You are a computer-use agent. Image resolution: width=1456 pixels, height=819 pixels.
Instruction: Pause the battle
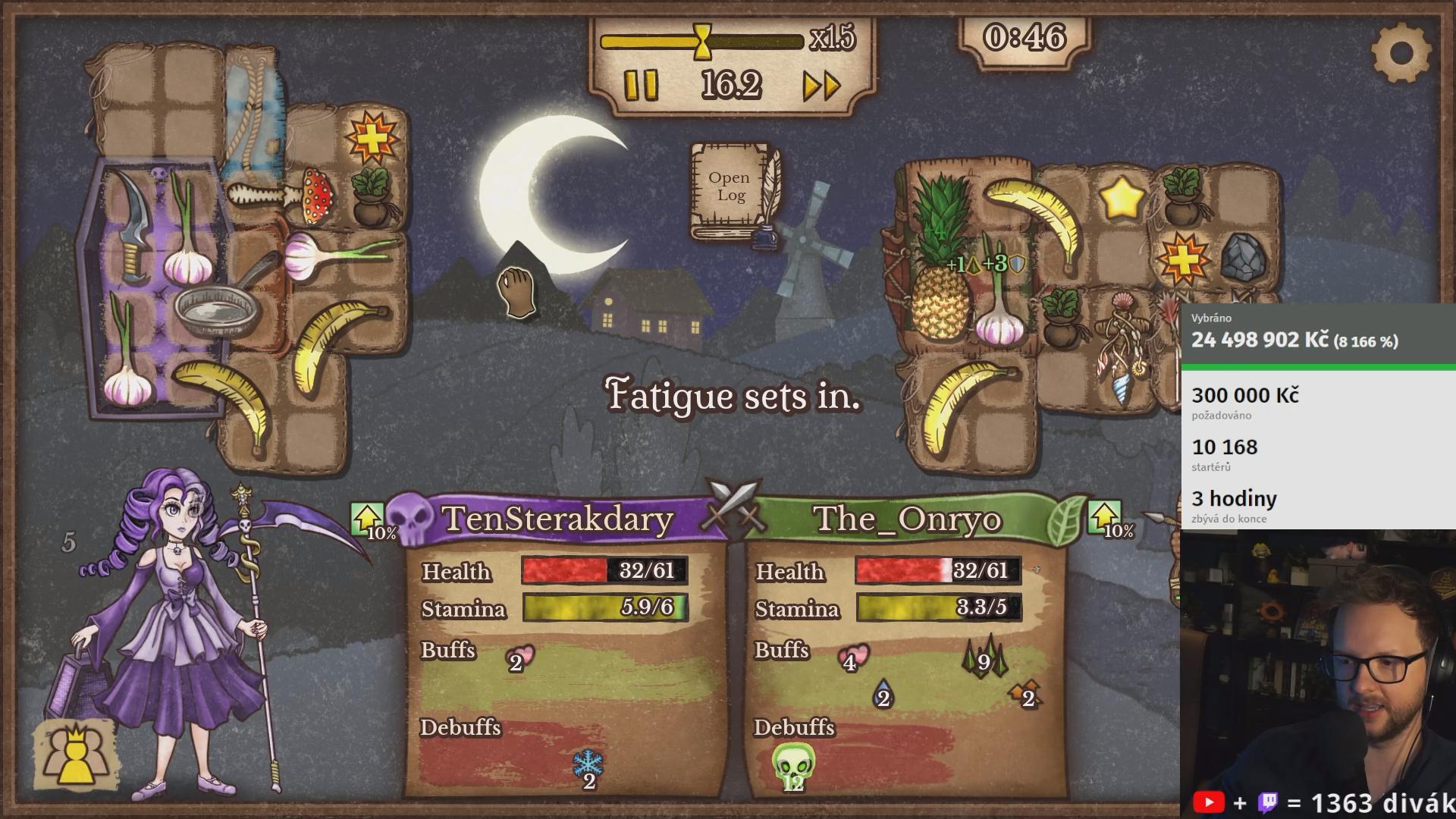pyautogui.click(x=641, y=86)
